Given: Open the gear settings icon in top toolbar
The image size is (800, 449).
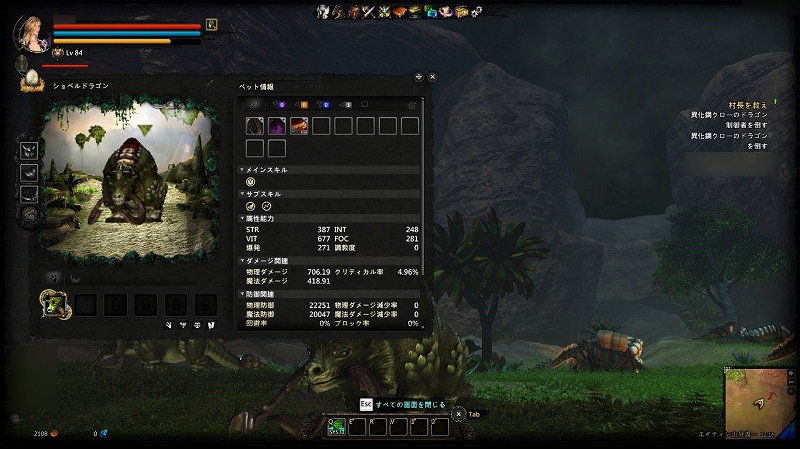Looking at the screenshot, I should coord(475,11).
